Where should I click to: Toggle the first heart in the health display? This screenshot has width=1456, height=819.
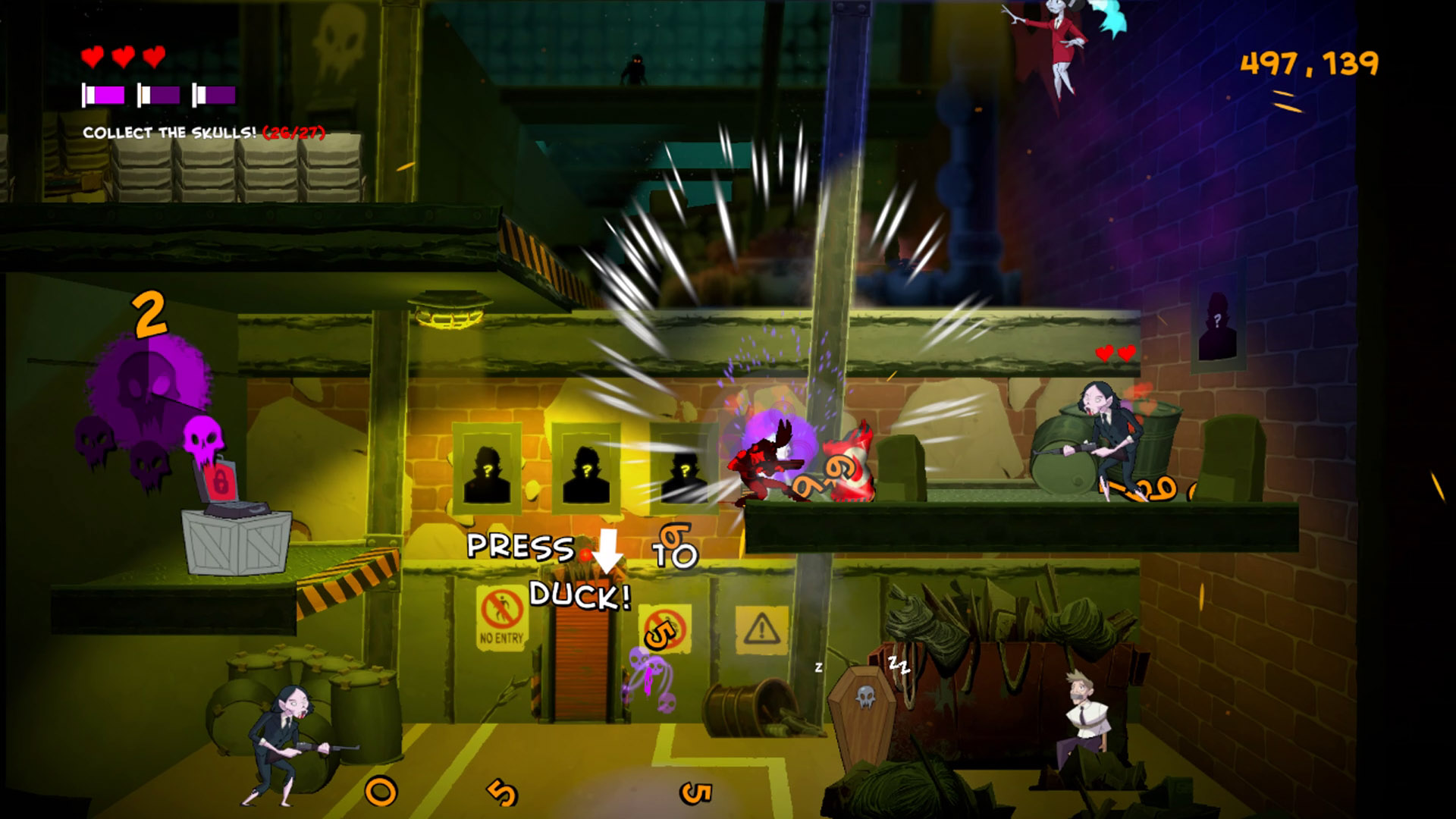pyautogui.click(x=91, y=55)
